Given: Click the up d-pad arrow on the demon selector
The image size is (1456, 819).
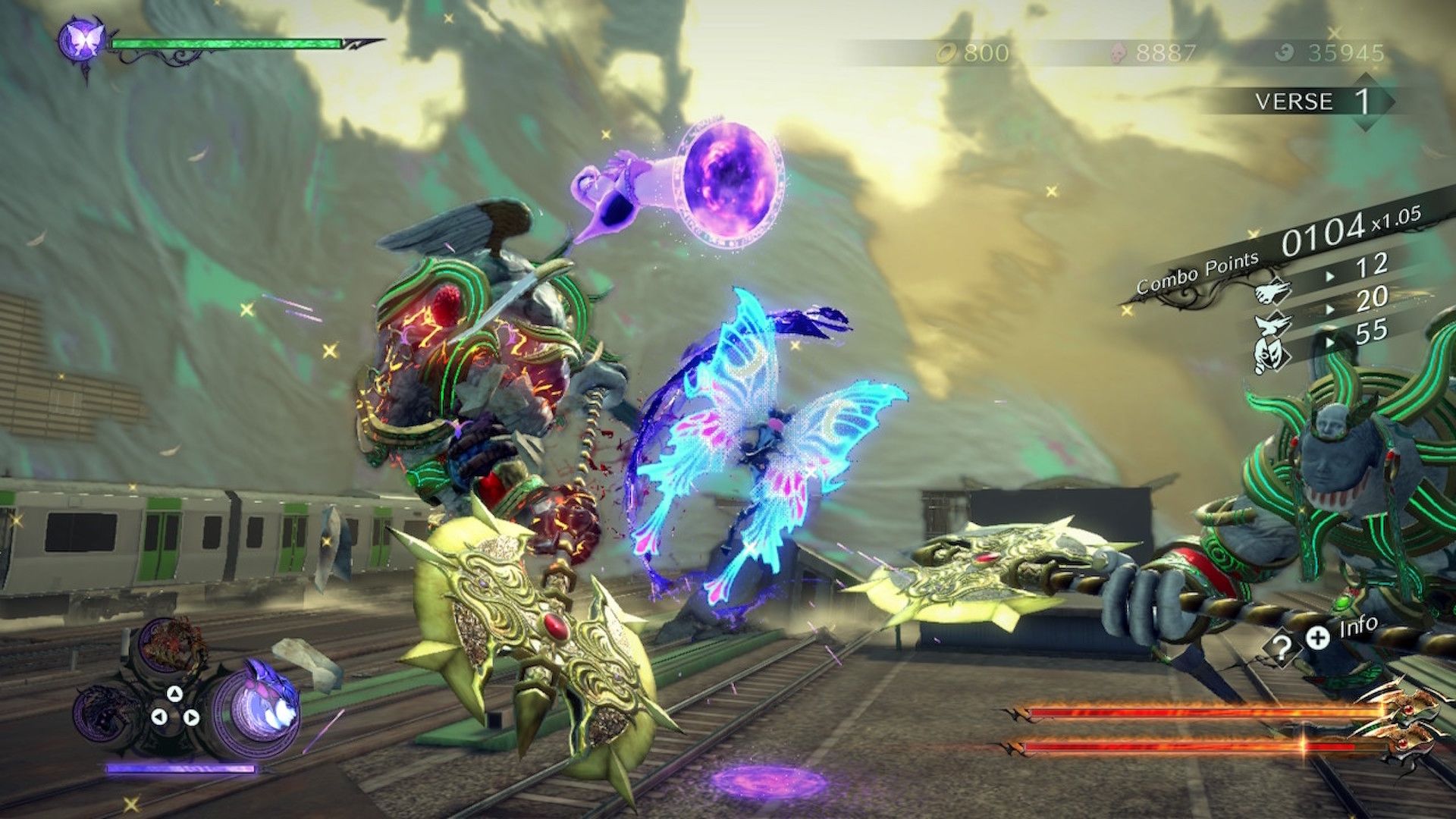Looking at the screenshot, I should pyautogui.click(x=174, y=694).
